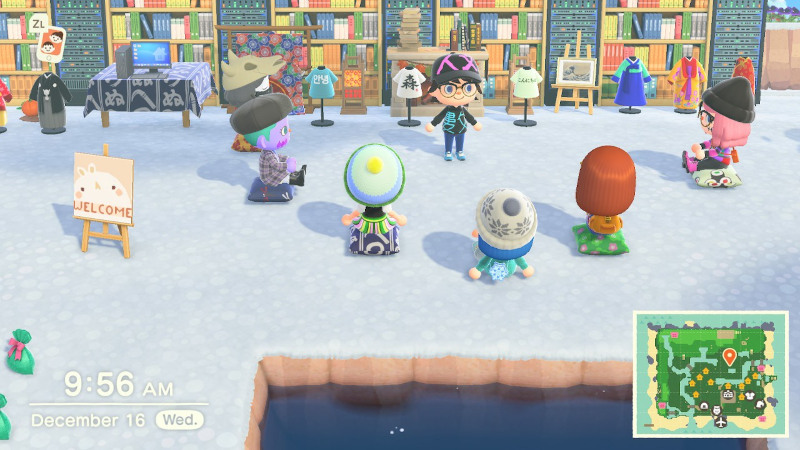
Task: Open the NookPhone Best Friends app icon
Action: (x=50, y=42)
